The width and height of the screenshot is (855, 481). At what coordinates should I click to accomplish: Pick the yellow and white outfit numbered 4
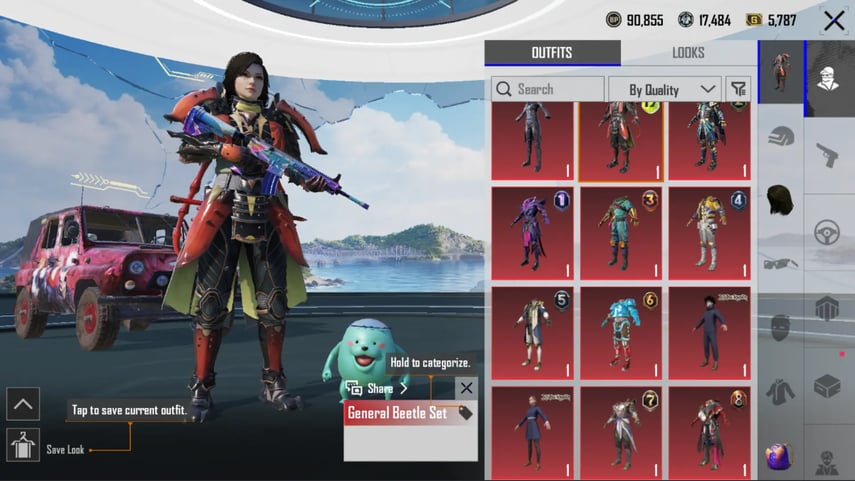pyautogui.click(x=708, y=233)
